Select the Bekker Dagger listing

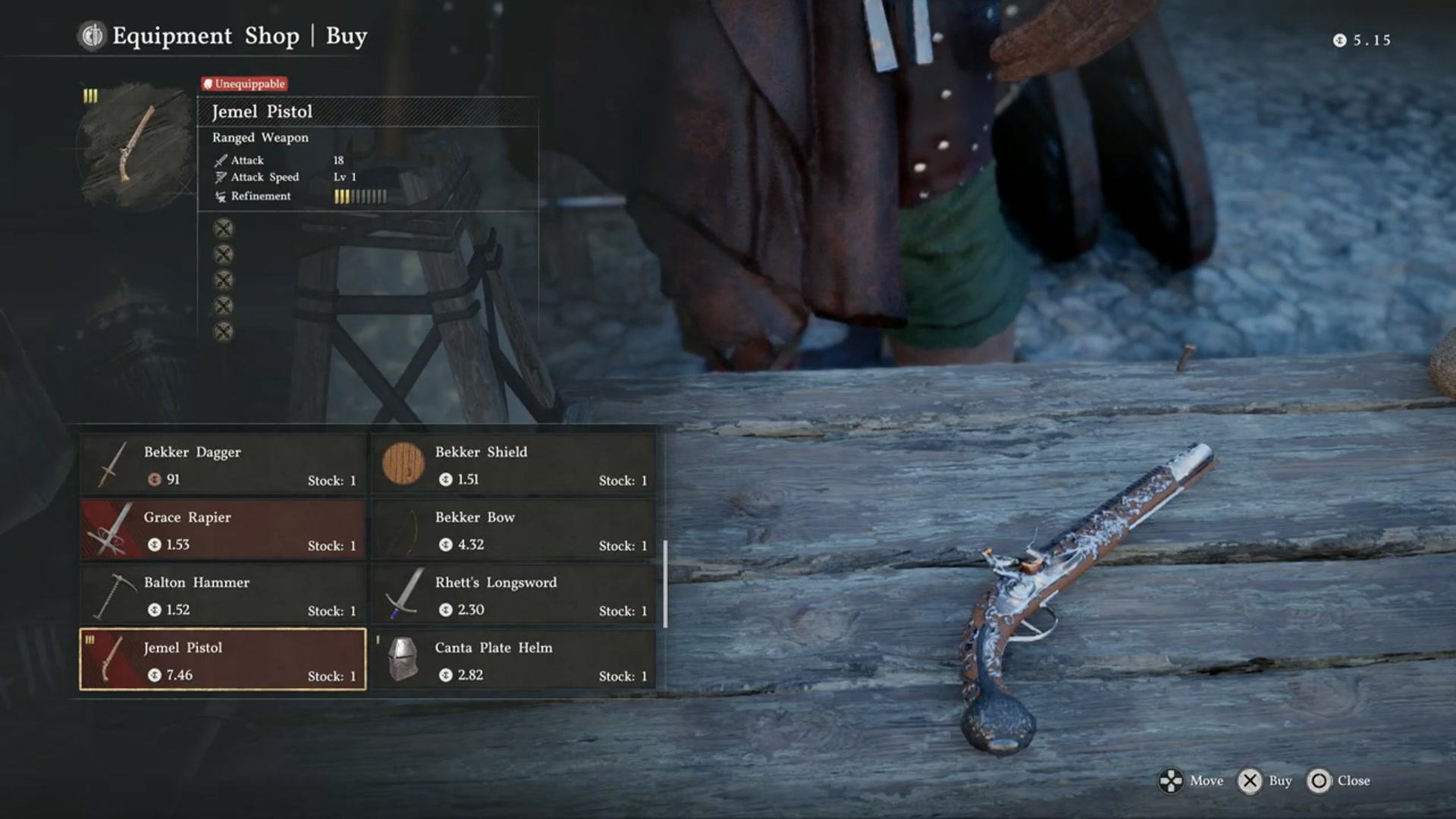223,464
